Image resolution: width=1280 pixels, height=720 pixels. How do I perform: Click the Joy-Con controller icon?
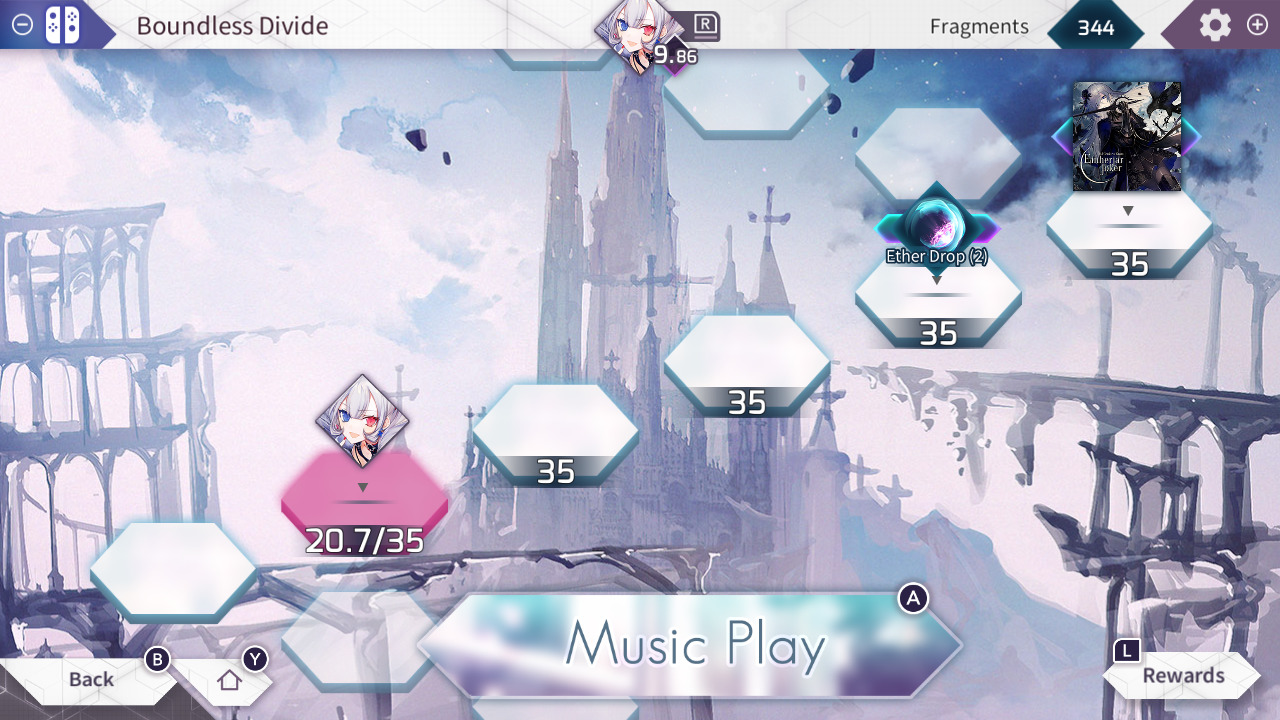pyautogui.click(x=60, y=25)
